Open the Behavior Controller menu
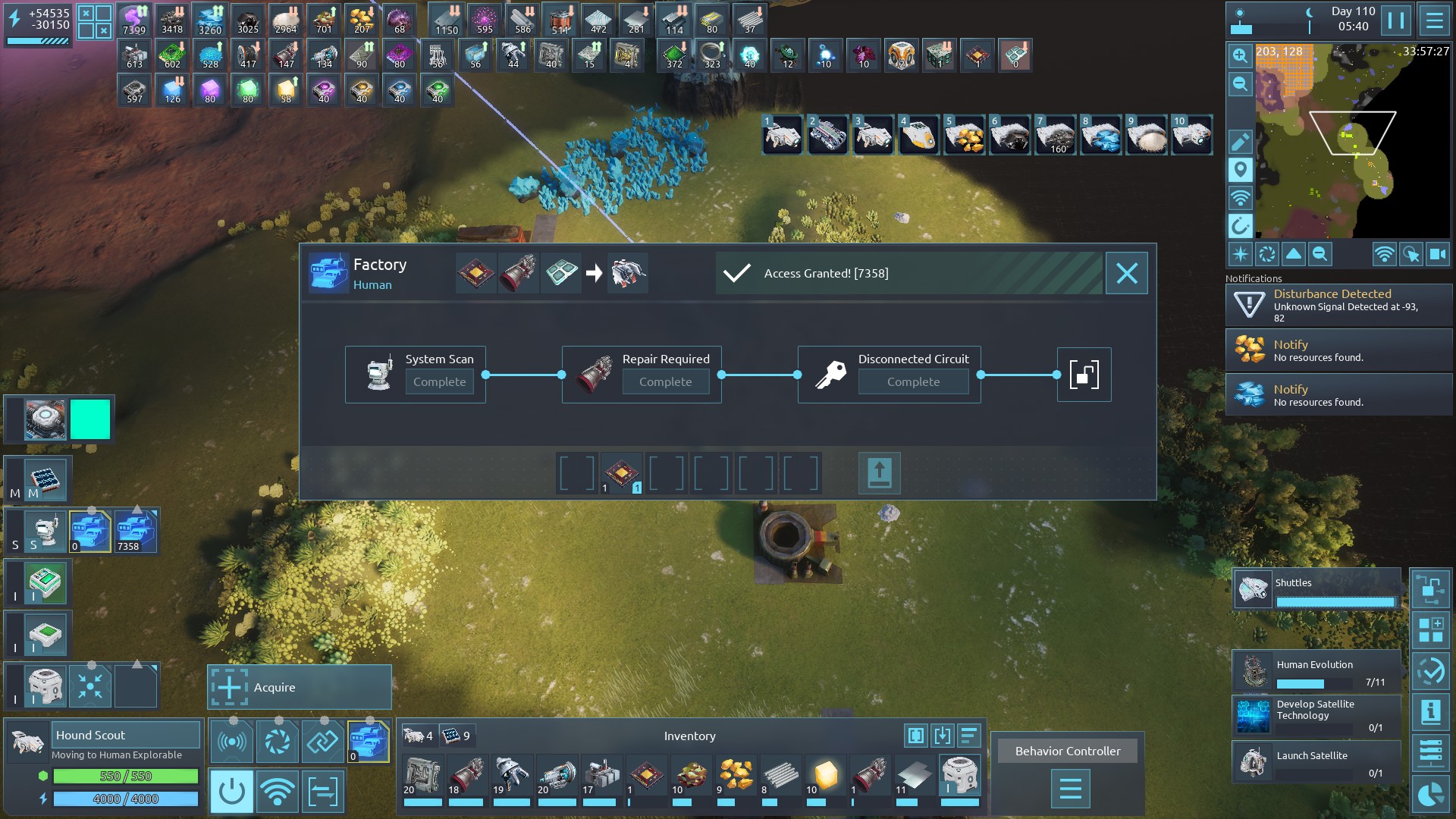Screen dimensions: 1456x819 click(1069, 789)
